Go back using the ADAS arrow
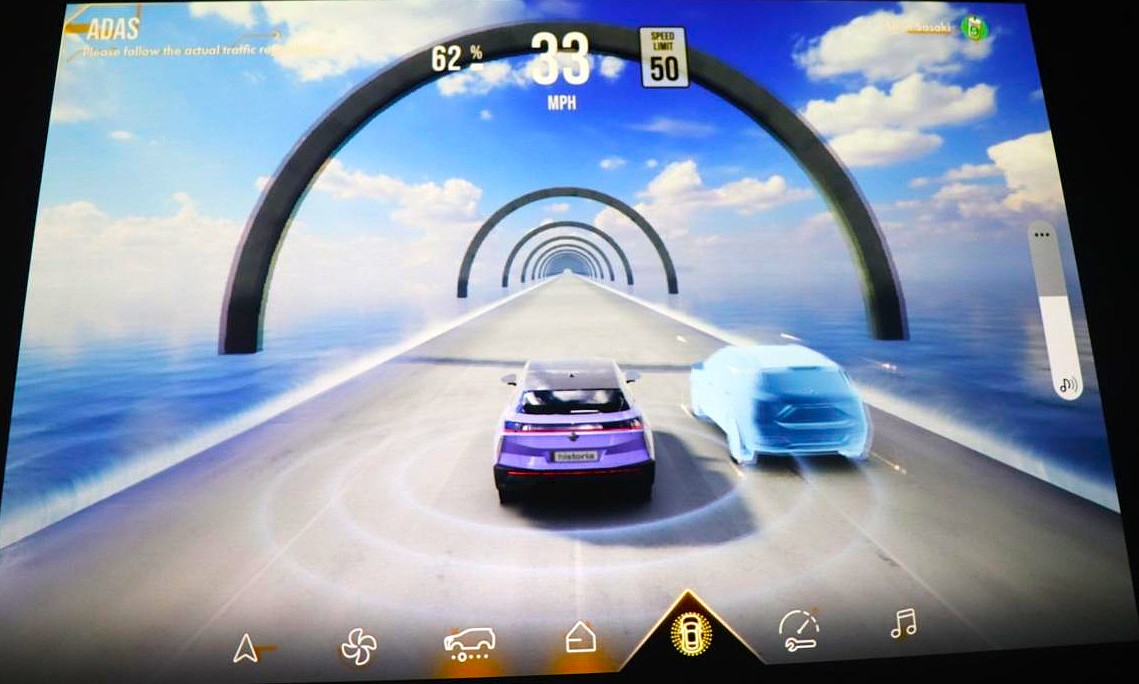This screenshot has height=684, width=1139. pyautogui.click(x=76, y=28)
